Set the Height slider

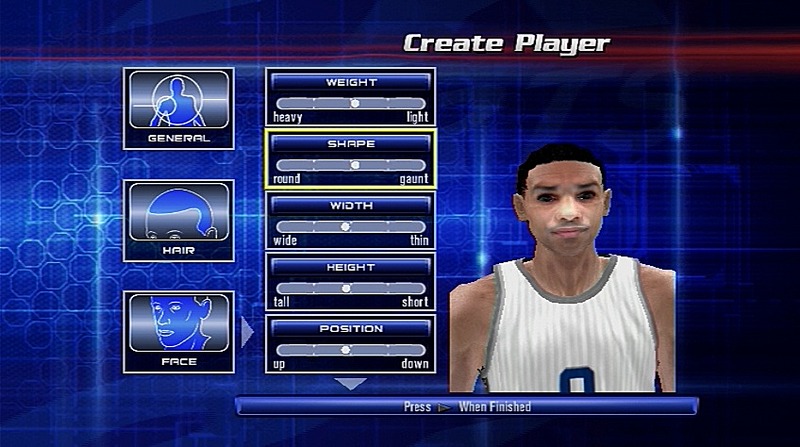coord(350,288)
